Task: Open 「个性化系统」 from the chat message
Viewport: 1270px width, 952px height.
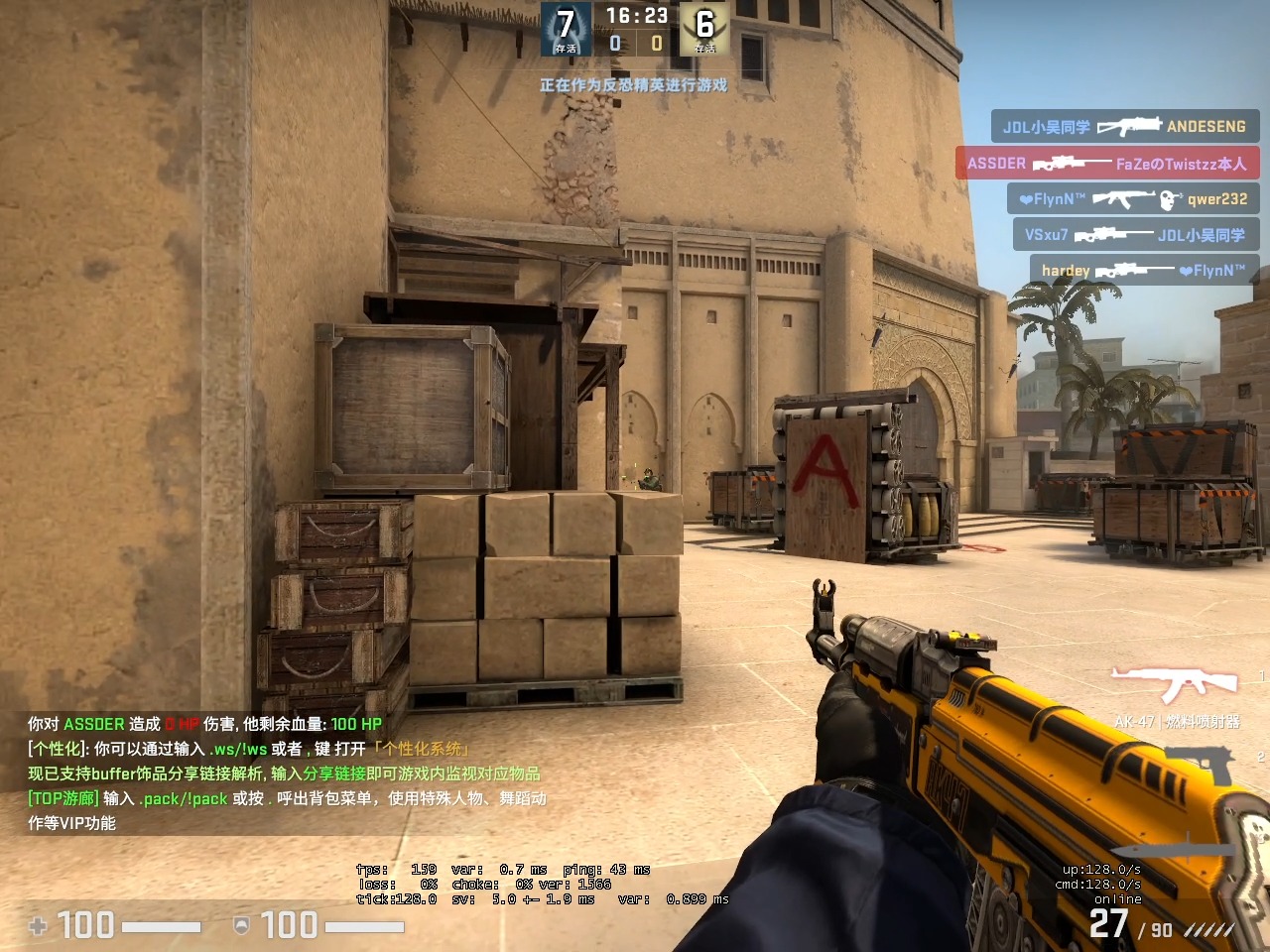Action: click(x=421, y=749)
